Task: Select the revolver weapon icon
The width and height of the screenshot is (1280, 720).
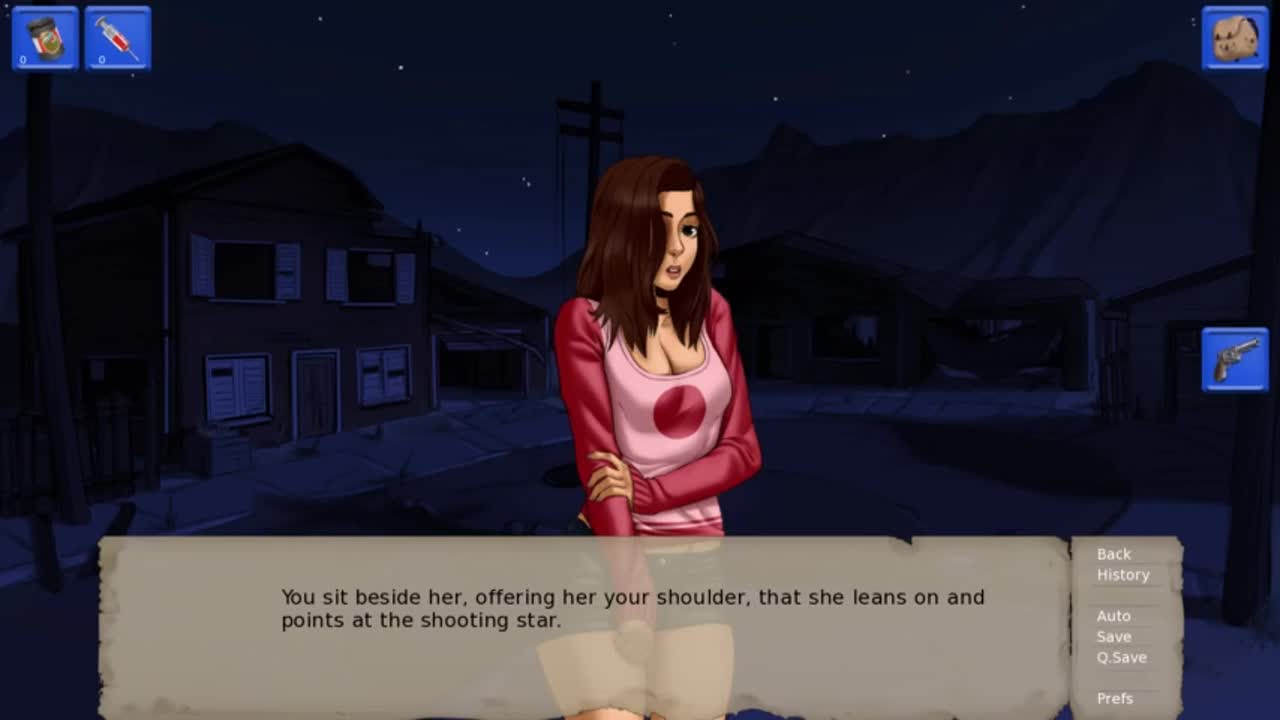Action: tap(1235, 360)
